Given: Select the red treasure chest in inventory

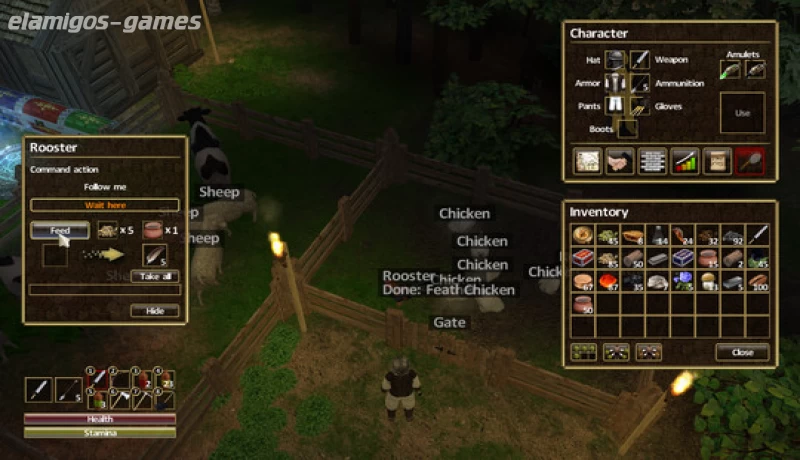Looking at the screenshot, I should click(x=583, y=258).
